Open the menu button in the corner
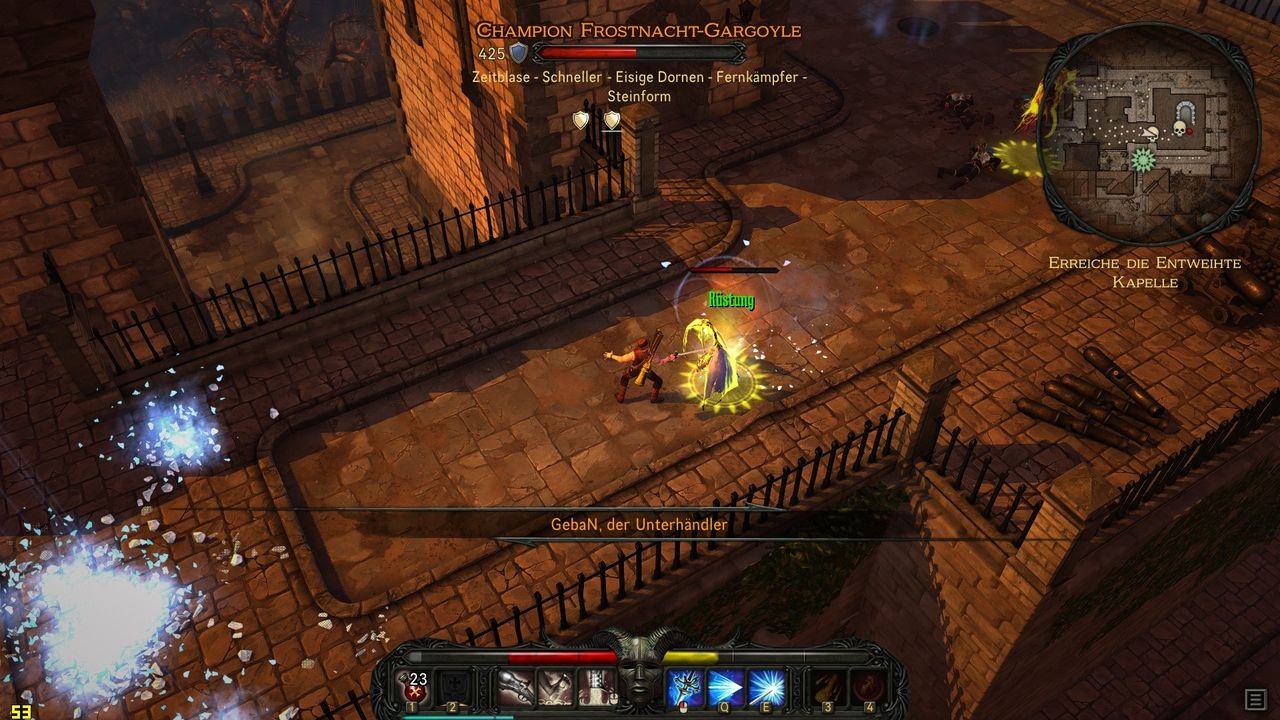This screenshot has height=720, width=1280. [1255, 699]
